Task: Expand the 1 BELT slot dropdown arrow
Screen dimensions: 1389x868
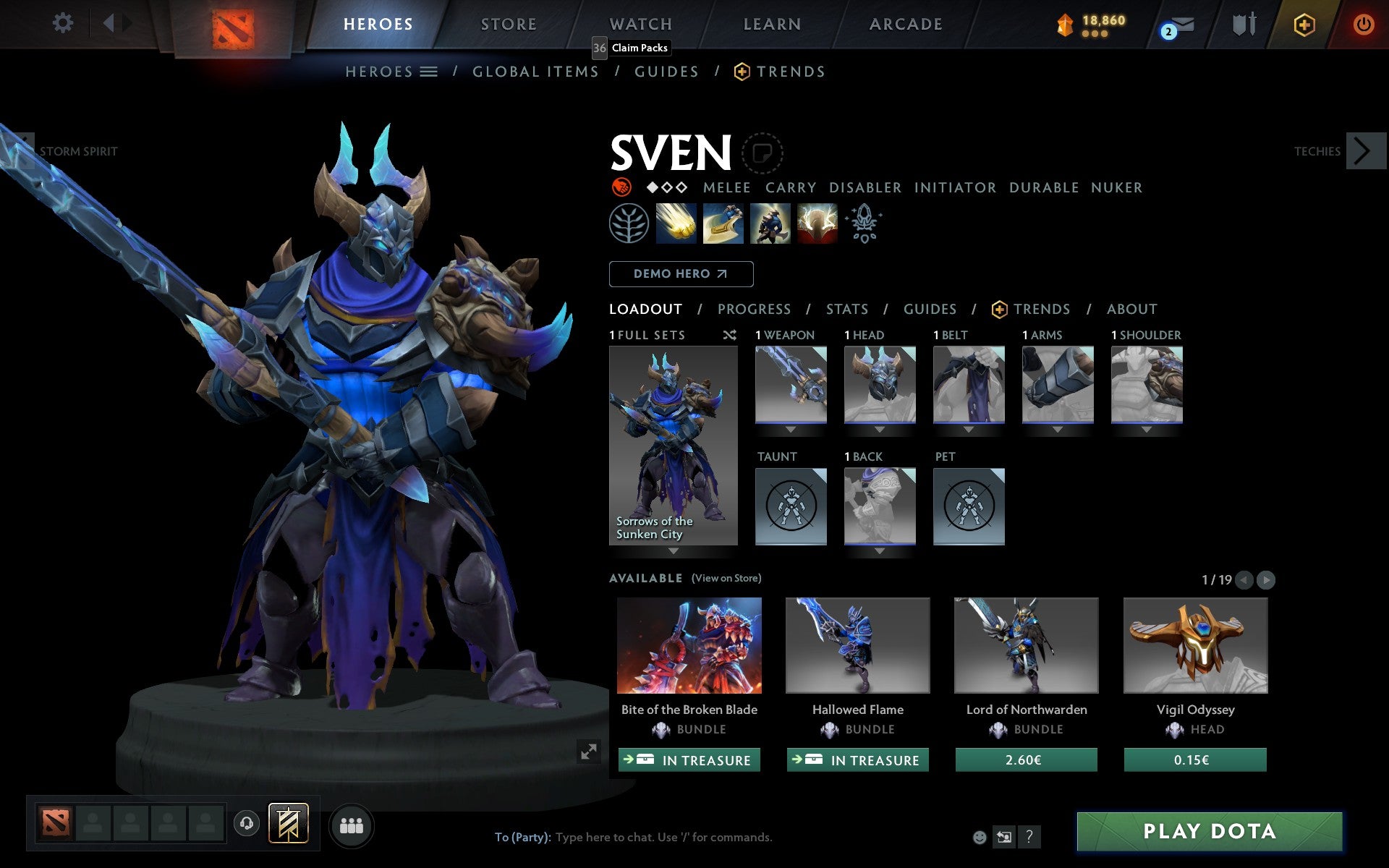Action: [969, 428]
